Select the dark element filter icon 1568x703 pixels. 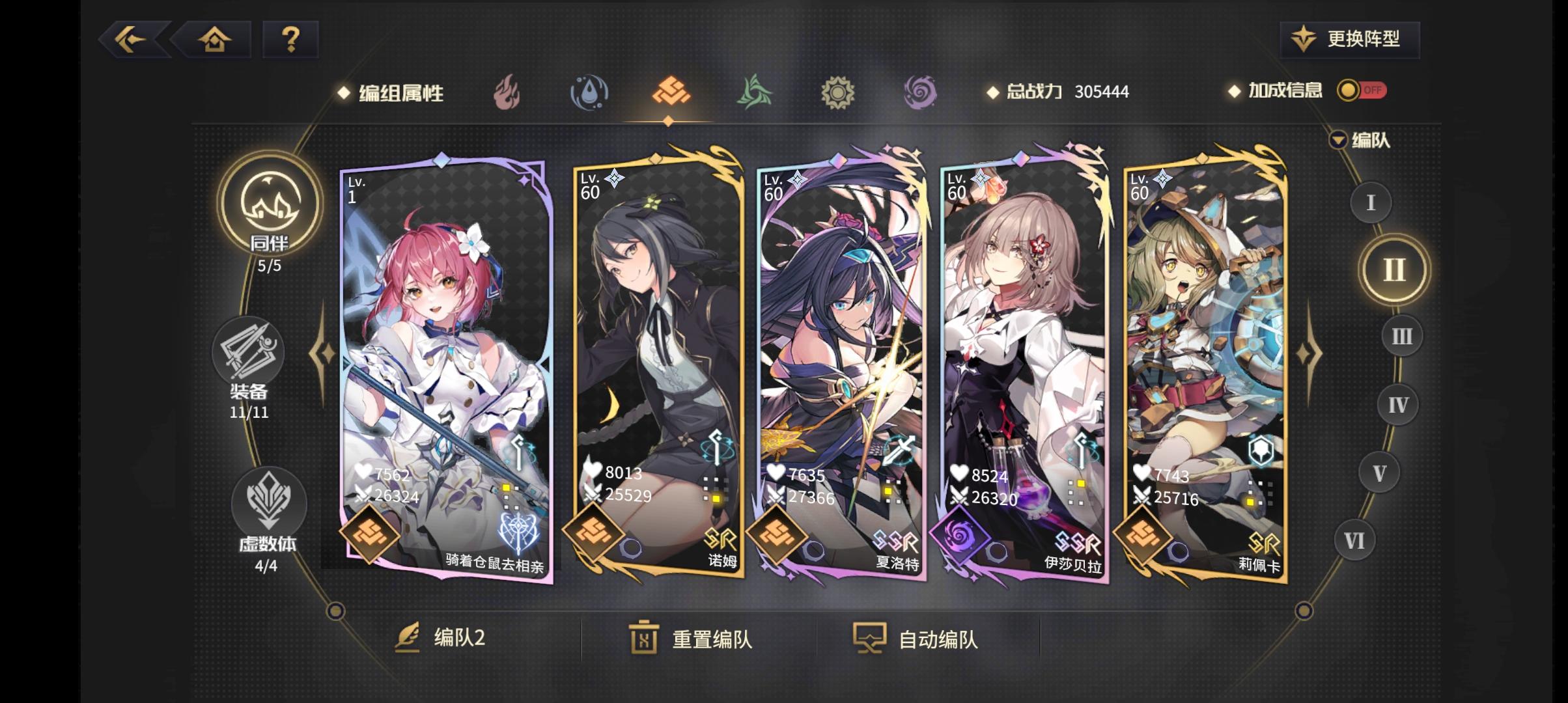919,92
